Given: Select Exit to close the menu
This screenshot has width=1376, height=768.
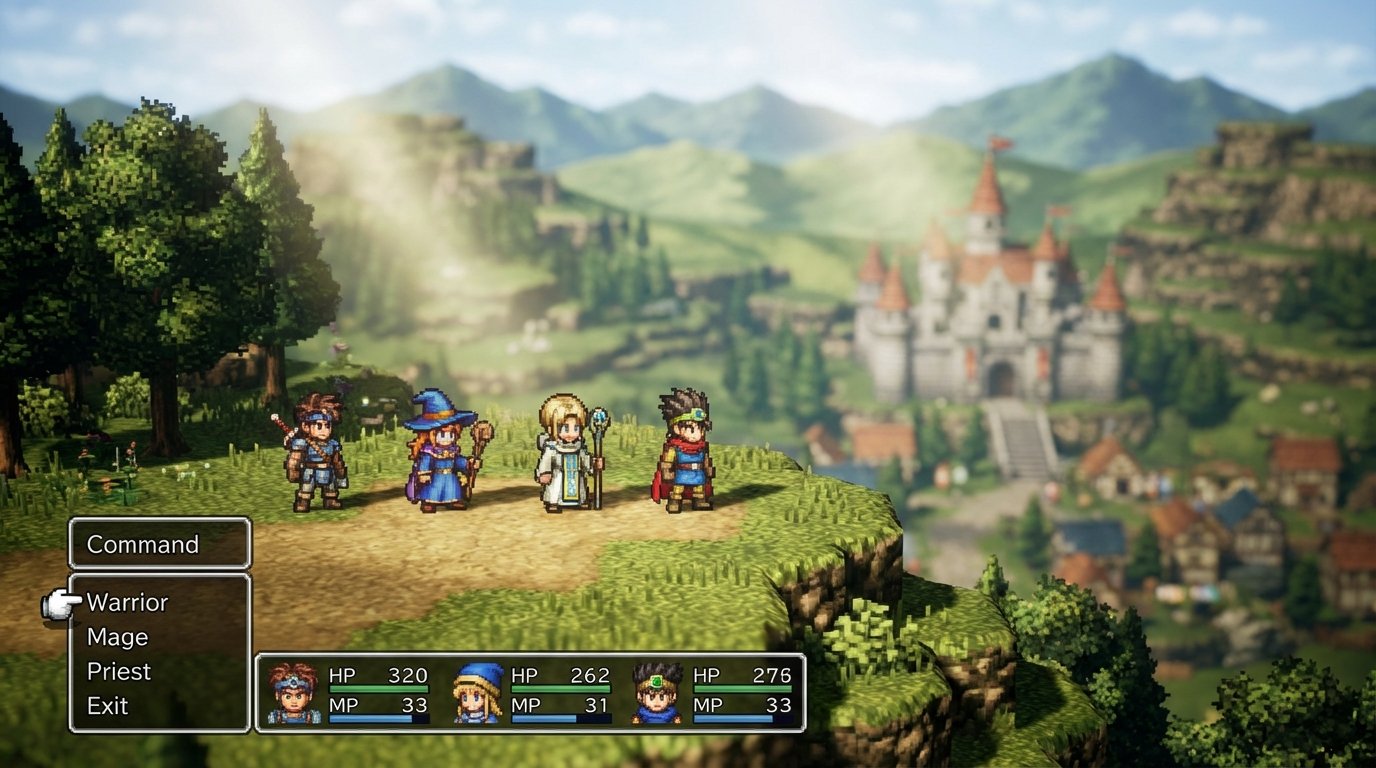Looking at the screenshot, I should tap(110, 705).
